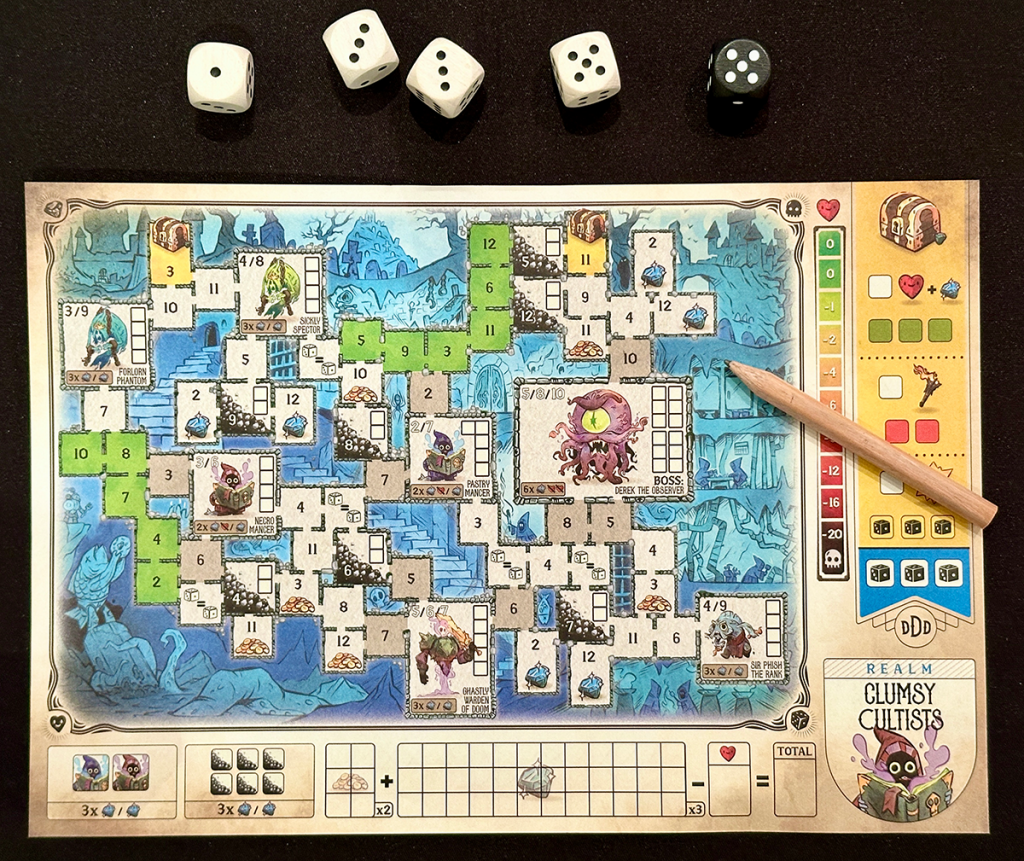Viewport: 1024px width, 861px height.
Task: Select the large treasure chest icon
Action: [909, 222]
